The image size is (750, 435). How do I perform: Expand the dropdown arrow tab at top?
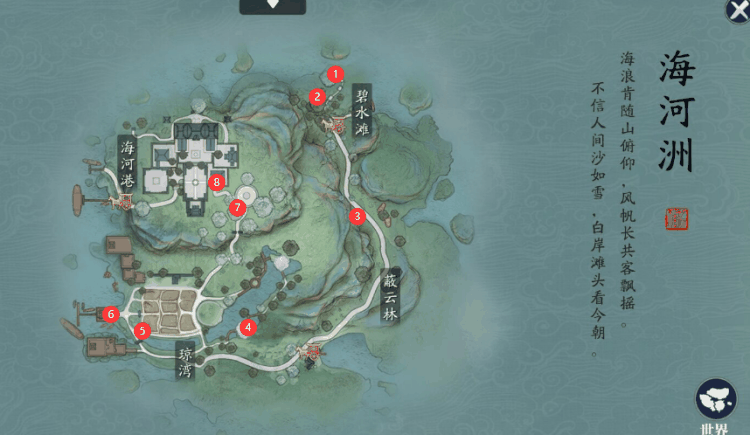[x=272, y=6]
